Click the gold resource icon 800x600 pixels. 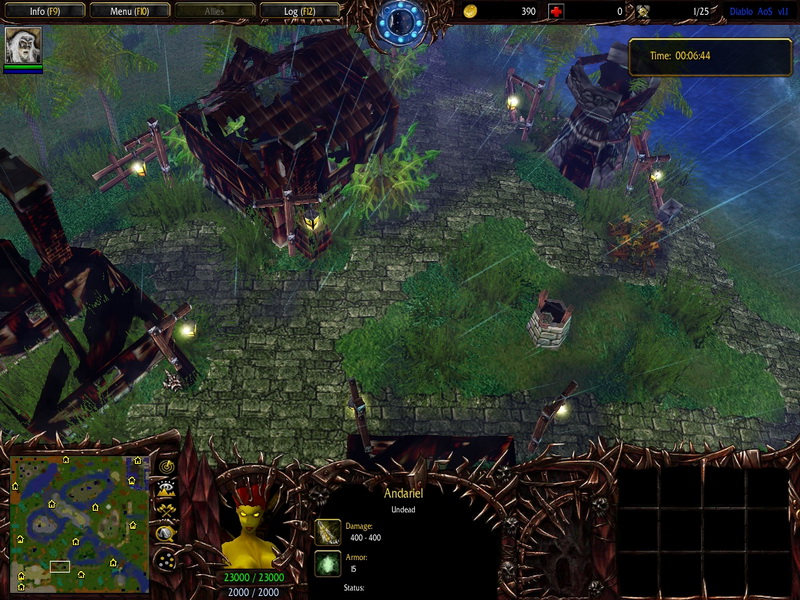[x=471, y=11]
